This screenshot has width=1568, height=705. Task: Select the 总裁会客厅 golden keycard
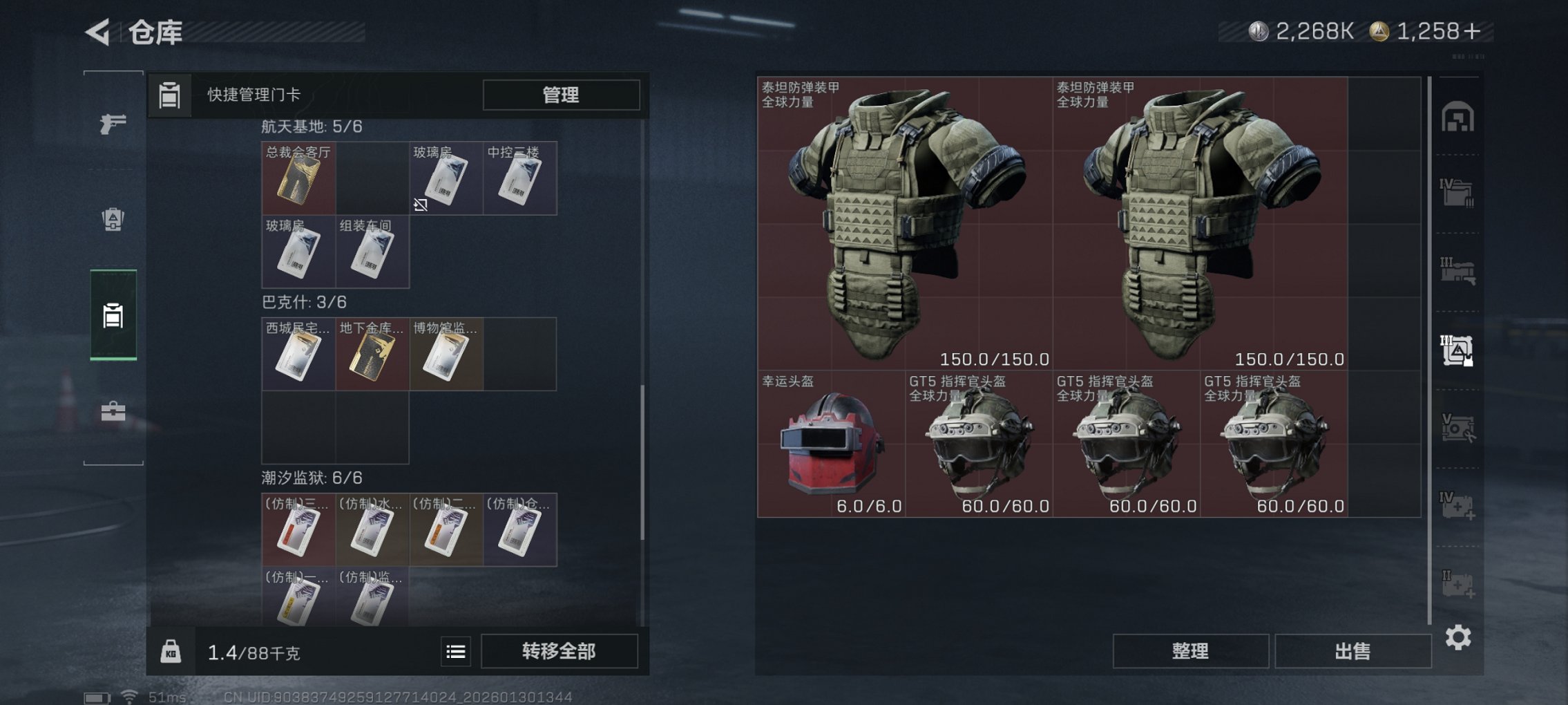click(298, 178)
